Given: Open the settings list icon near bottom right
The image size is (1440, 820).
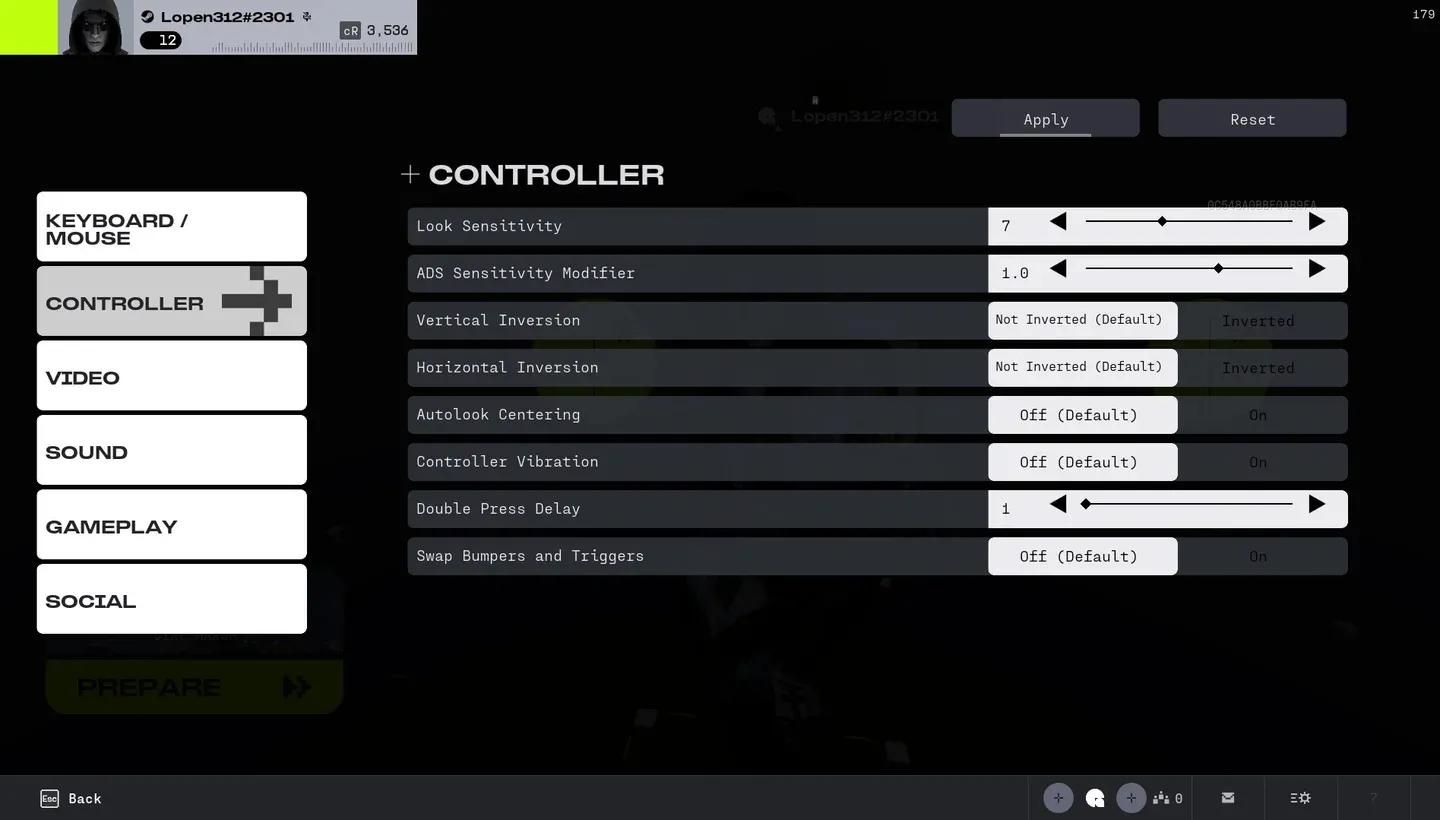Looking at the screenshot, I should click(1299, 798).
